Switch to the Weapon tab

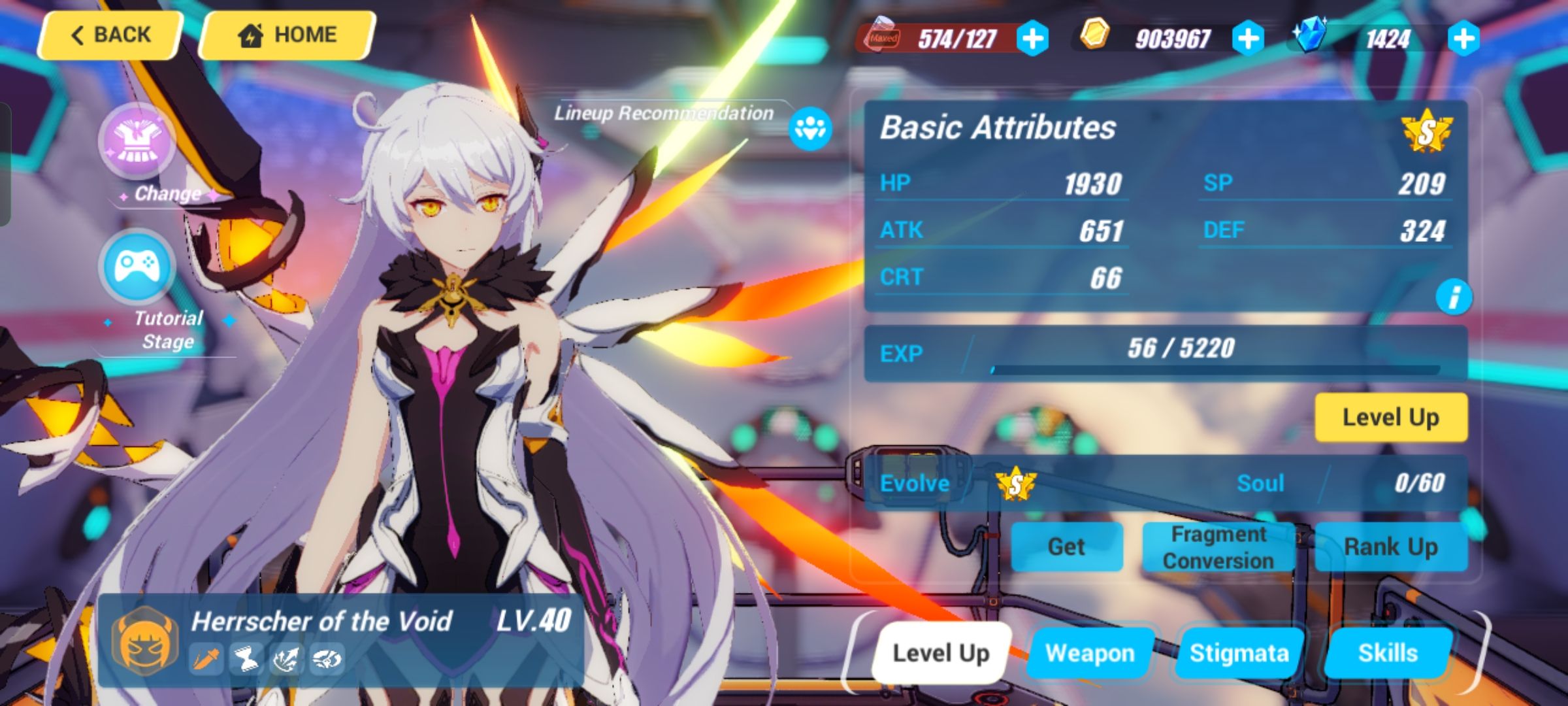click(1088, 652)
